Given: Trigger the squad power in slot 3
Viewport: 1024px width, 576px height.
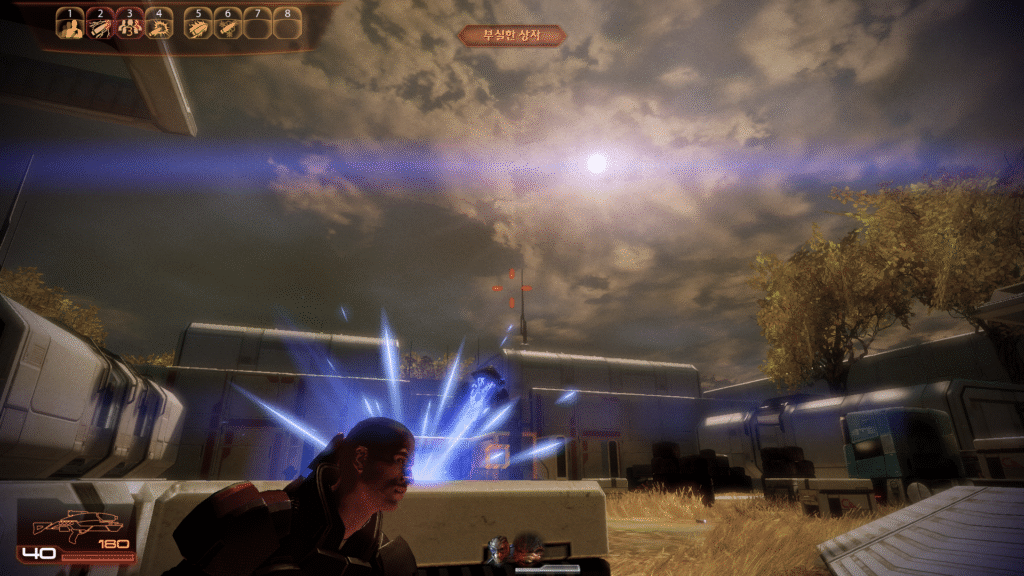Looking at the screenshot, I should pos(128,26).
